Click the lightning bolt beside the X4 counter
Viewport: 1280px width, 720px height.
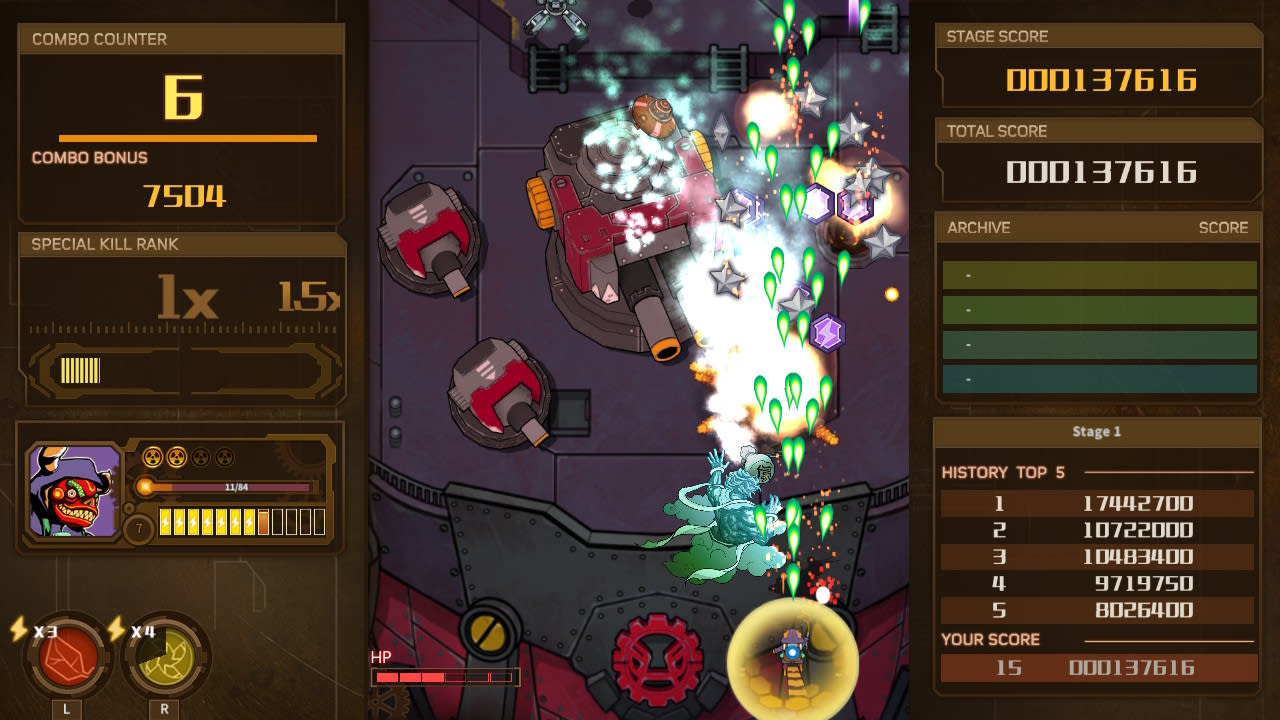coord(117,630)
